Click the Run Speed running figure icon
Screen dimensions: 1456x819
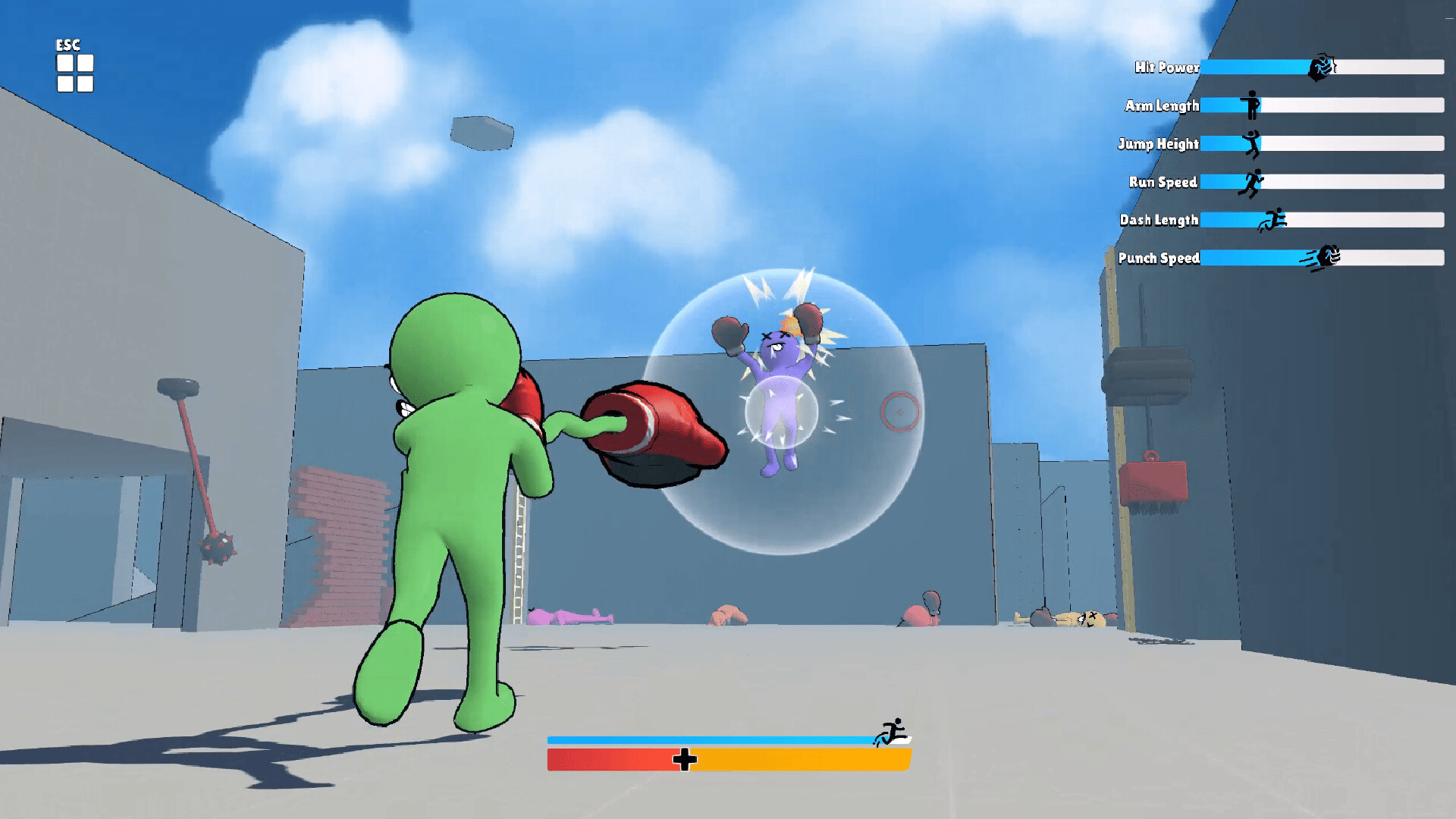[1254, 184]
